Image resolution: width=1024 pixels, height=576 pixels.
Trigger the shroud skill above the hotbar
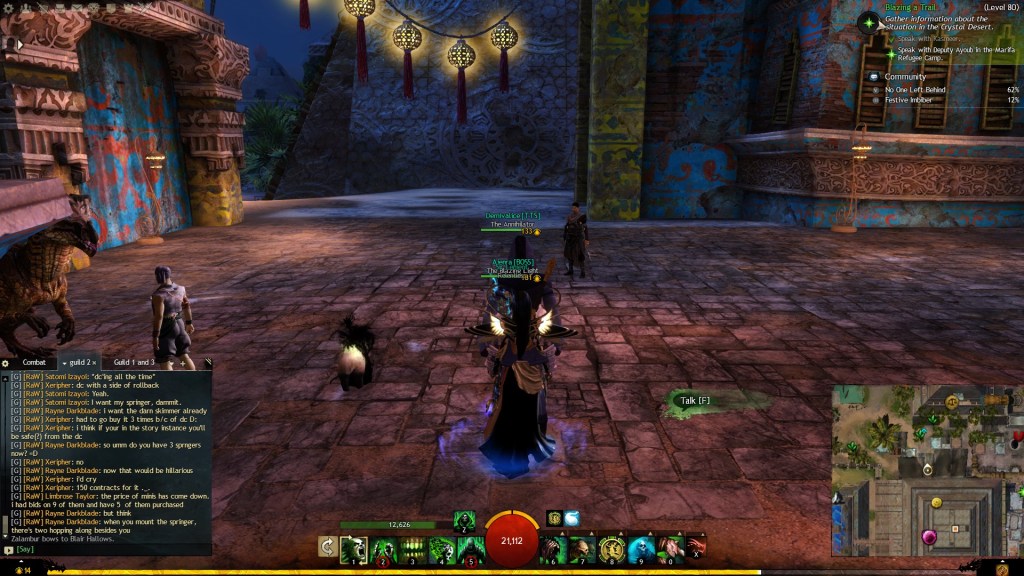tap(464, 520)
